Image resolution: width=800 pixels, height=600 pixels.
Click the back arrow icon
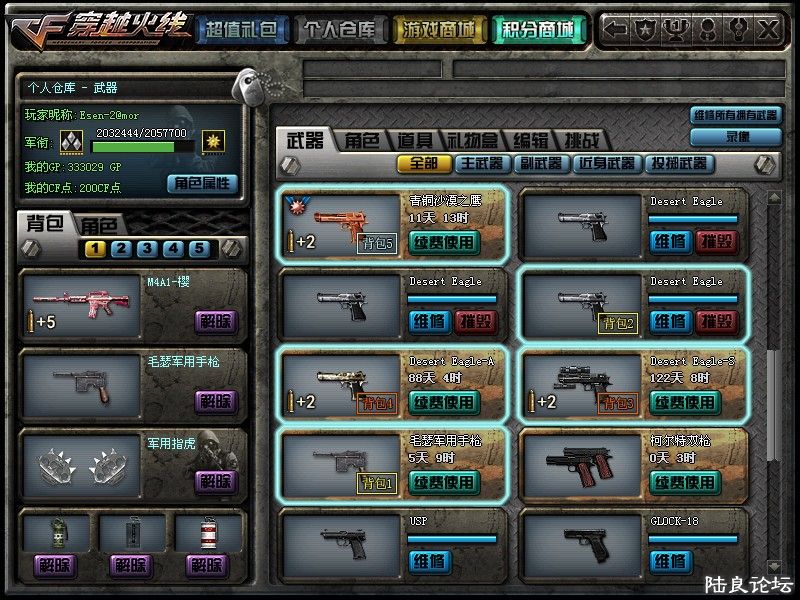click(x=617, y=30)
